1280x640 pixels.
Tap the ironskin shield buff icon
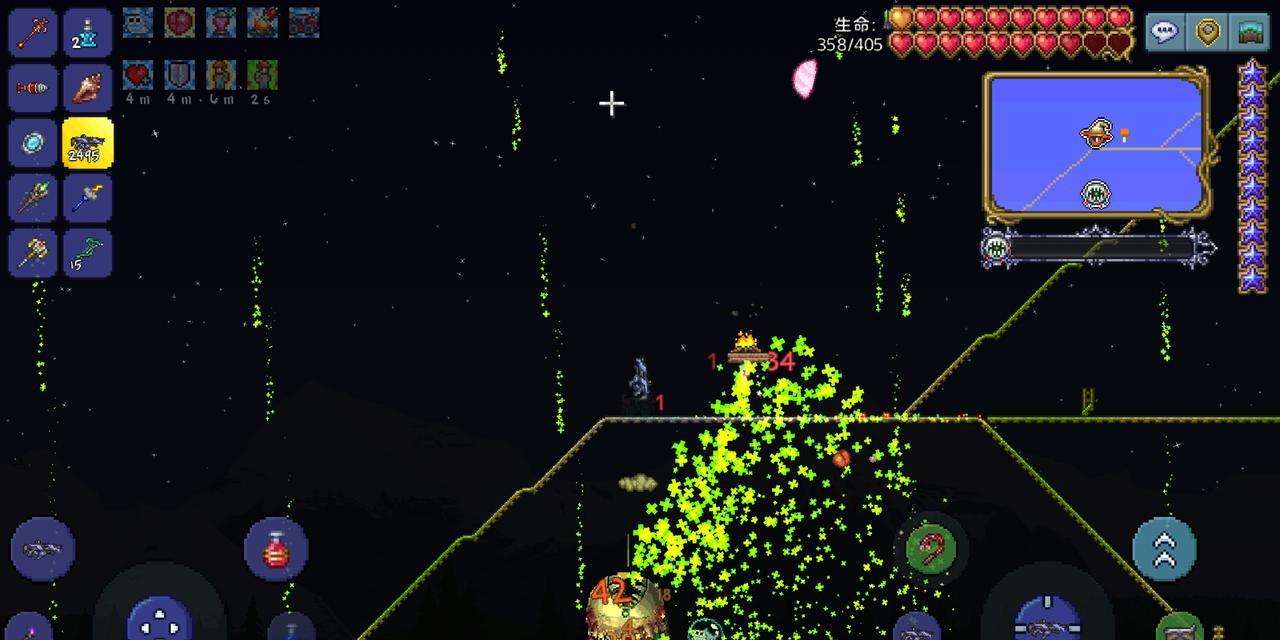pos(179,75)
